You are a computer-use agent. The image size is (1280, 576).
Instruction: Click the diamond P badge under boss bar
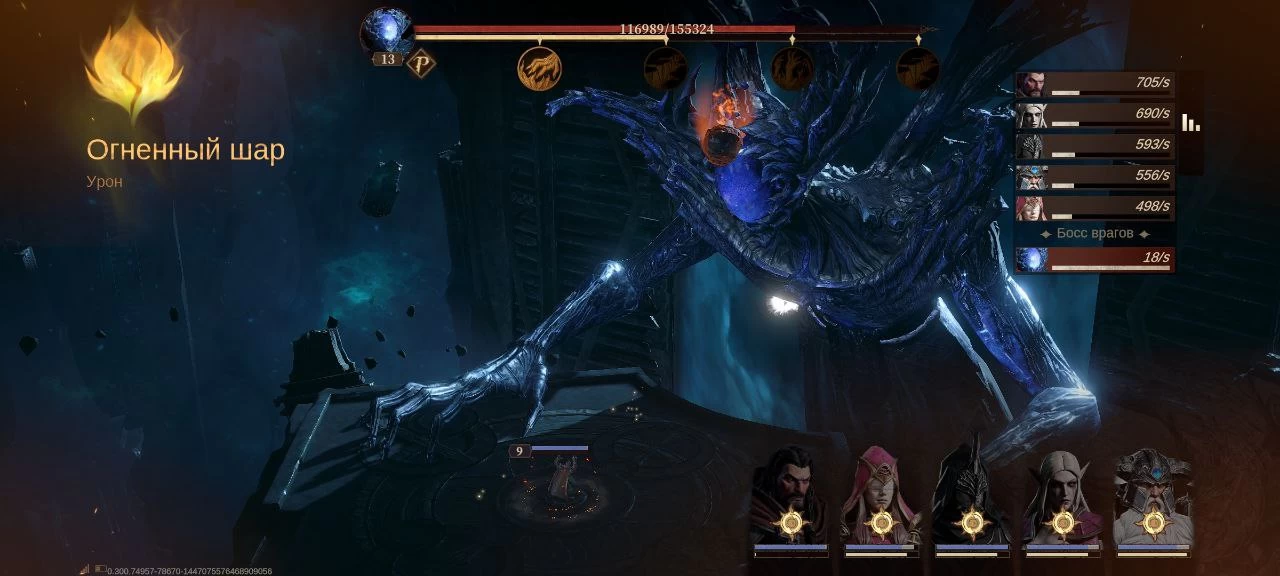pos(421,63)
